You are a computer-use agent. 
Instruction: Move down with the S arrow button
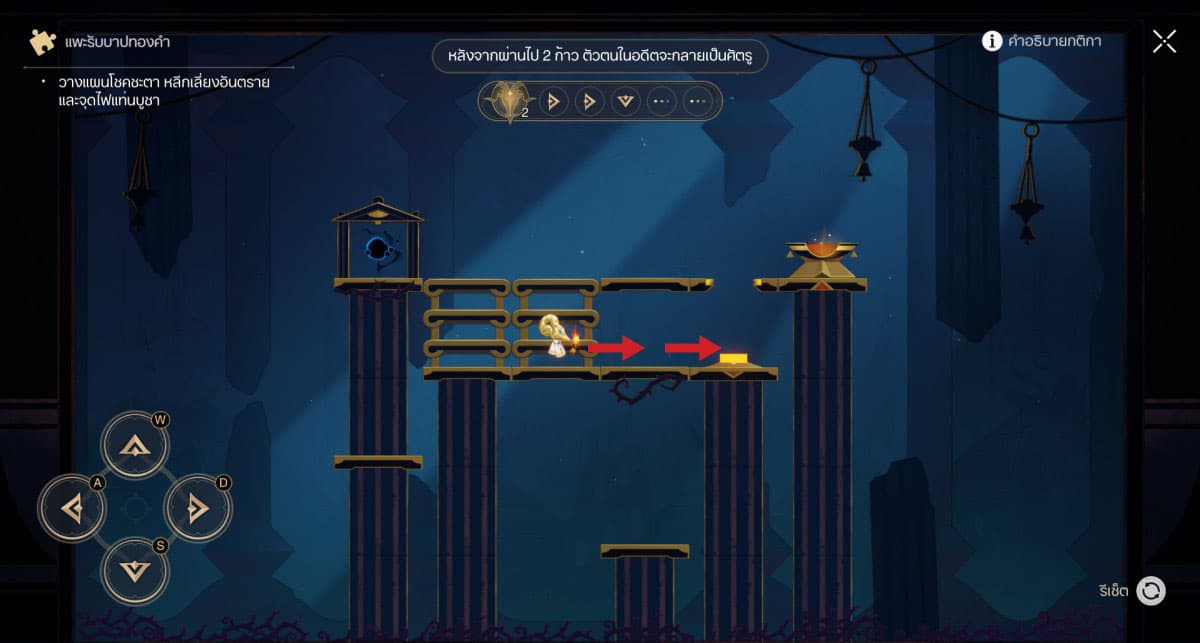click(x=135, y=571)
